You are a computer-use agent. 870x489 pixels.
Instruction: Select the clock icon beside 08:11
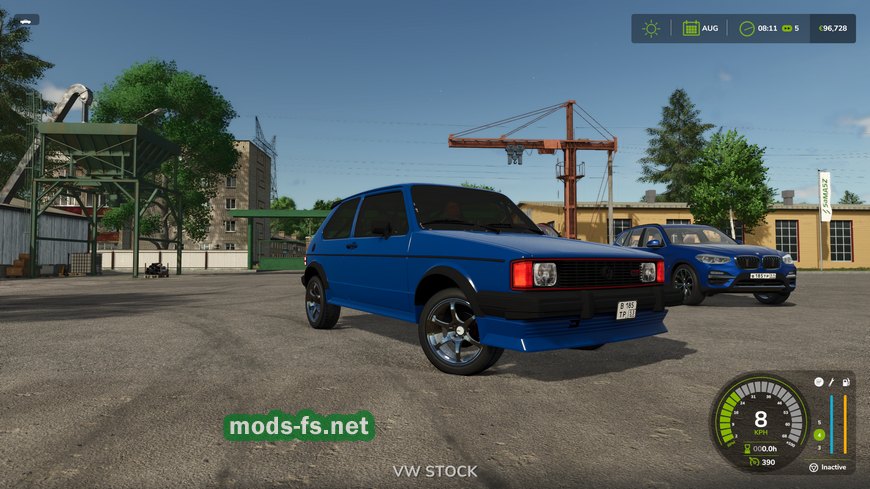click(x=747, y=28)
